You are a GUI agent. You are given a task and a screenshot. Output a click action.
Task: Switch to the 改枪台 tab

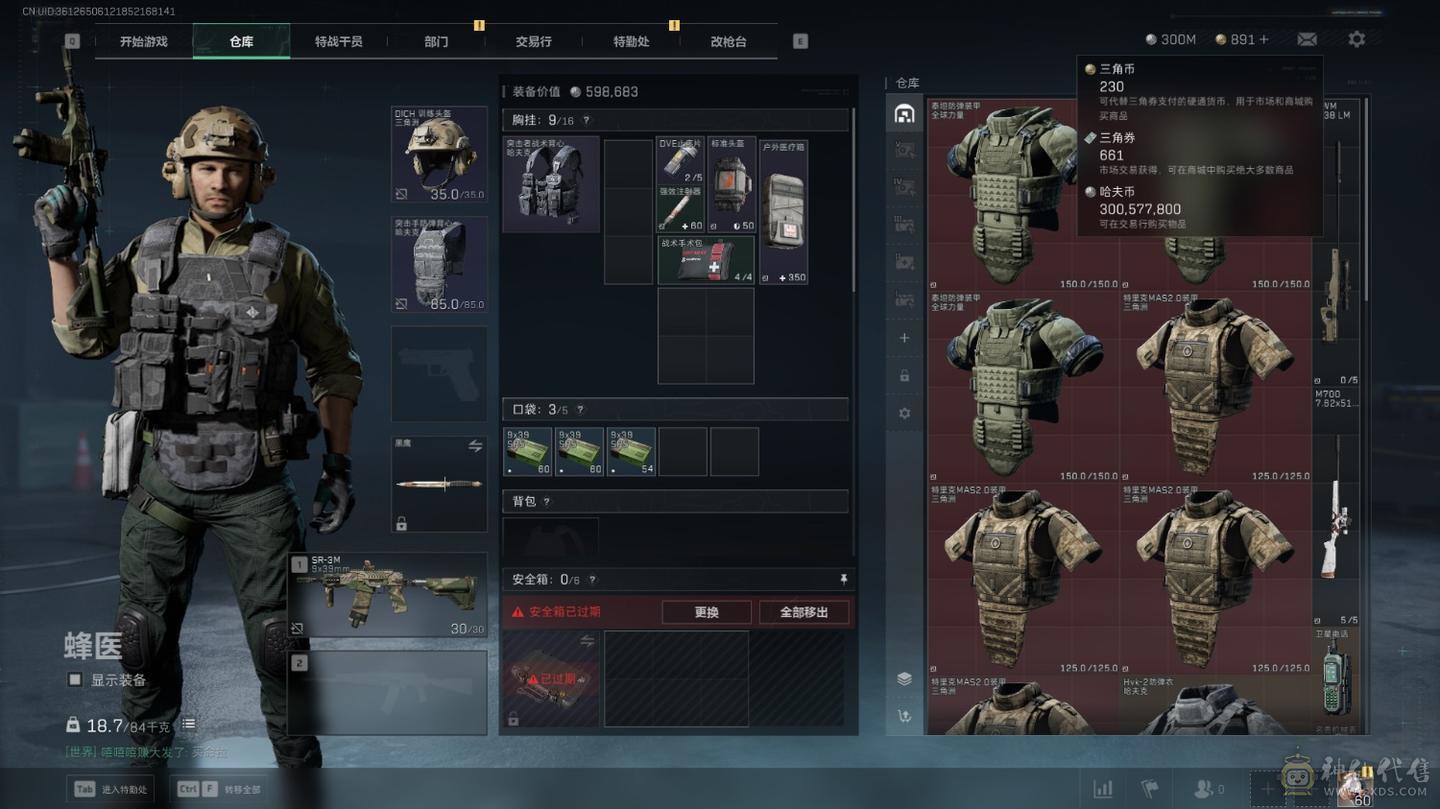[x=728, y=42]
